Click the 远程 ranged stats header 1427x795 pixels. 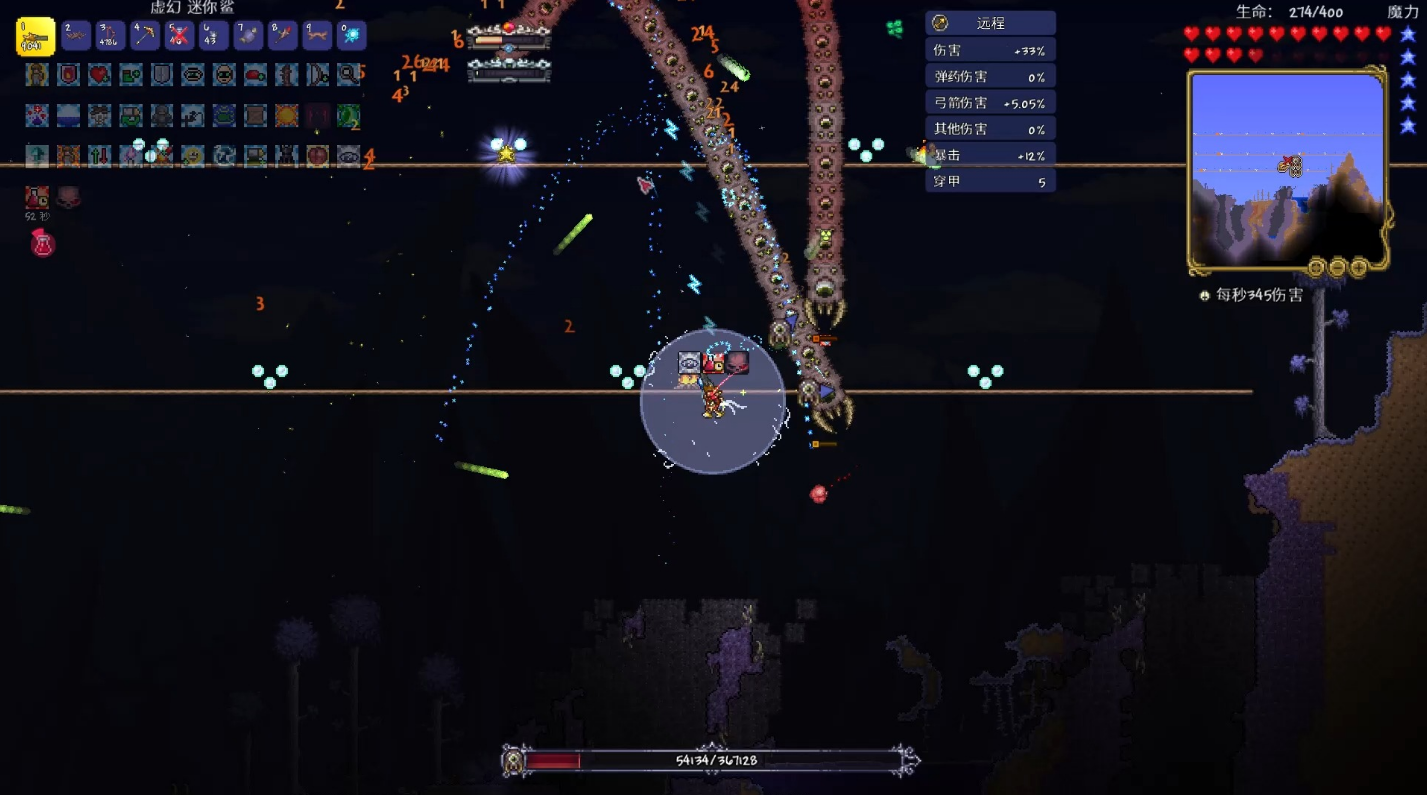point(990,23)
